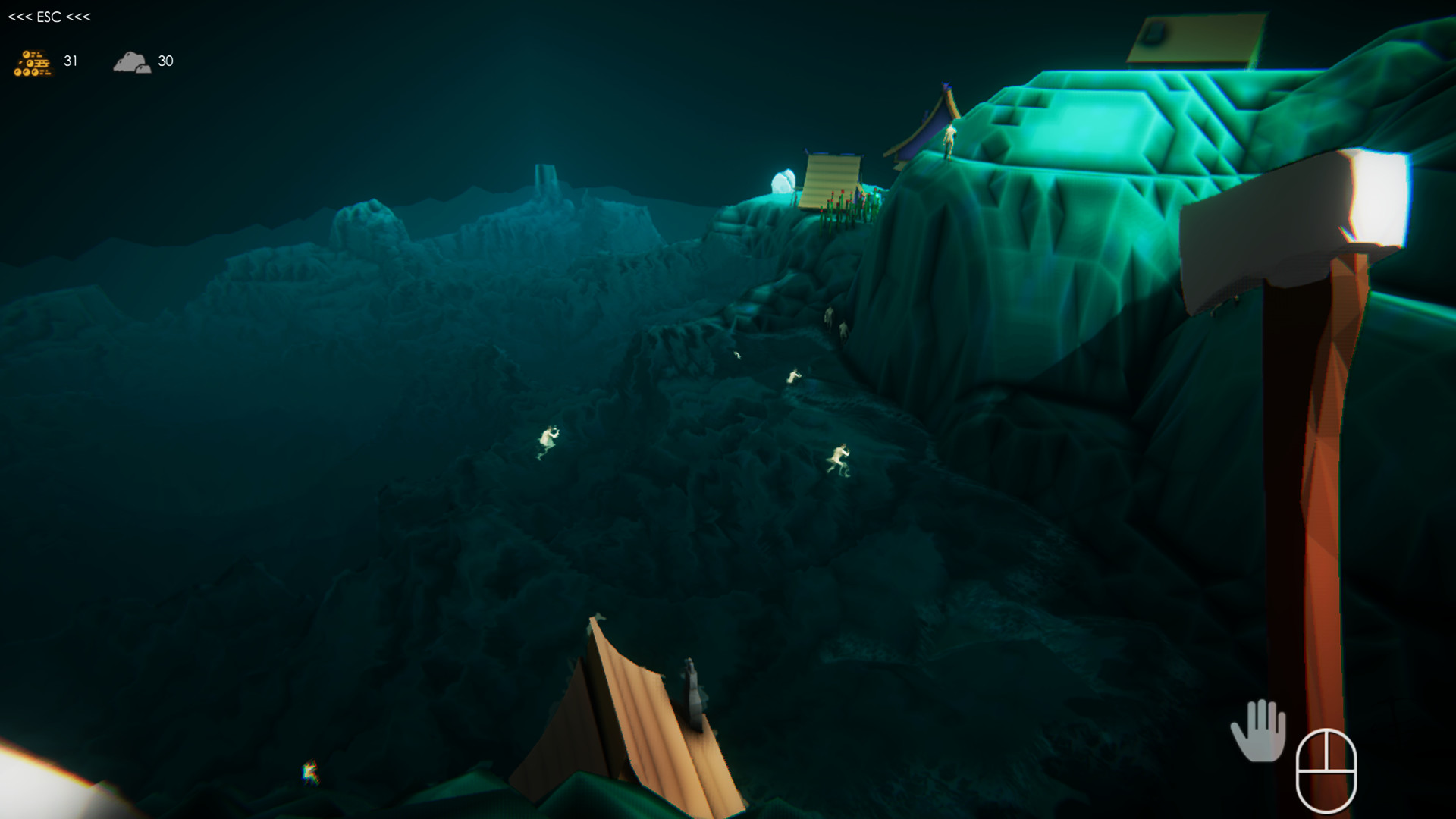This screenshot has height=819, width=1456.
Task: Click the stone resource icon
Action: [133, 62]
